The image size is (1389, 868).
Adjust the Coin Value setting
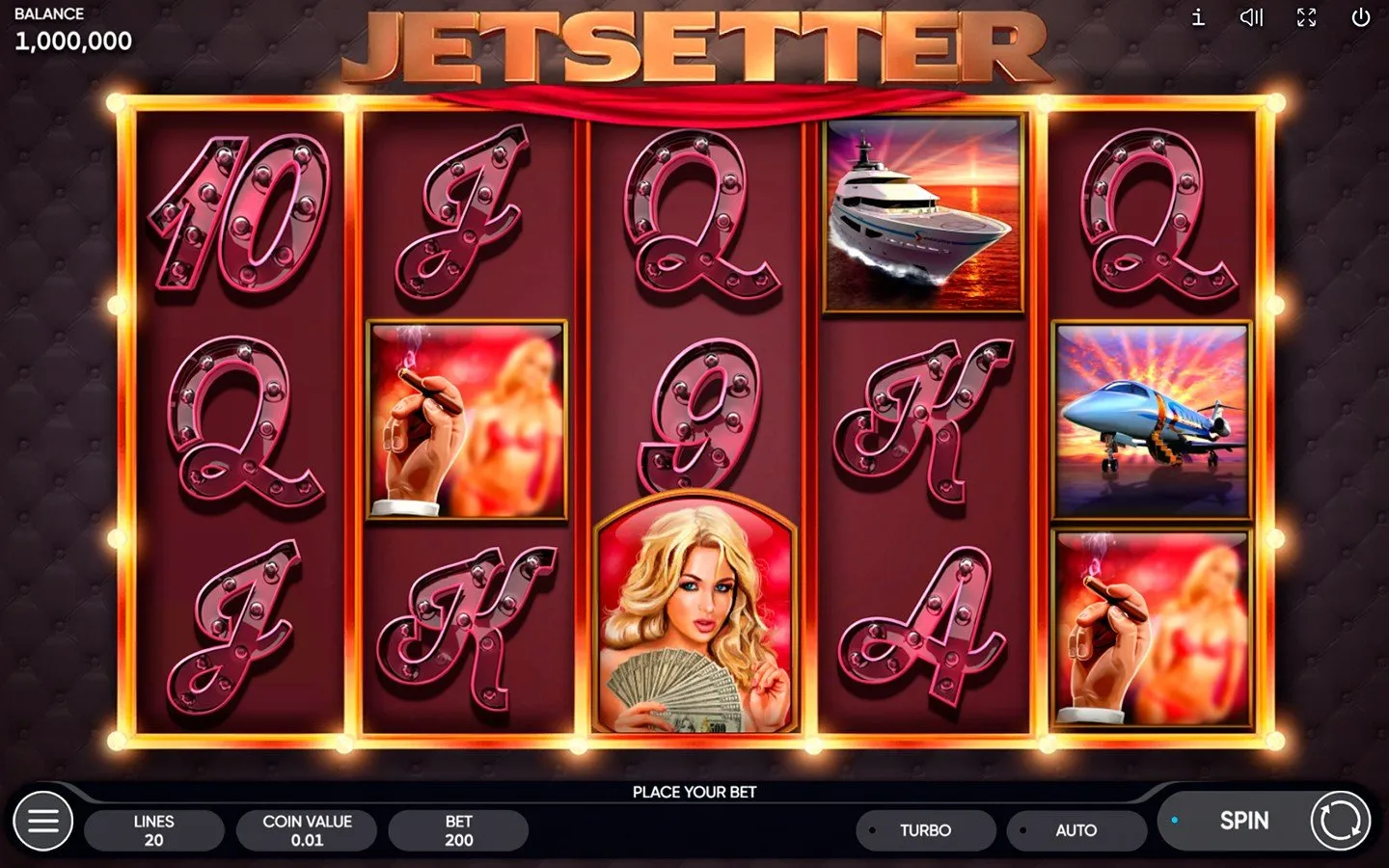pos(306,829)
